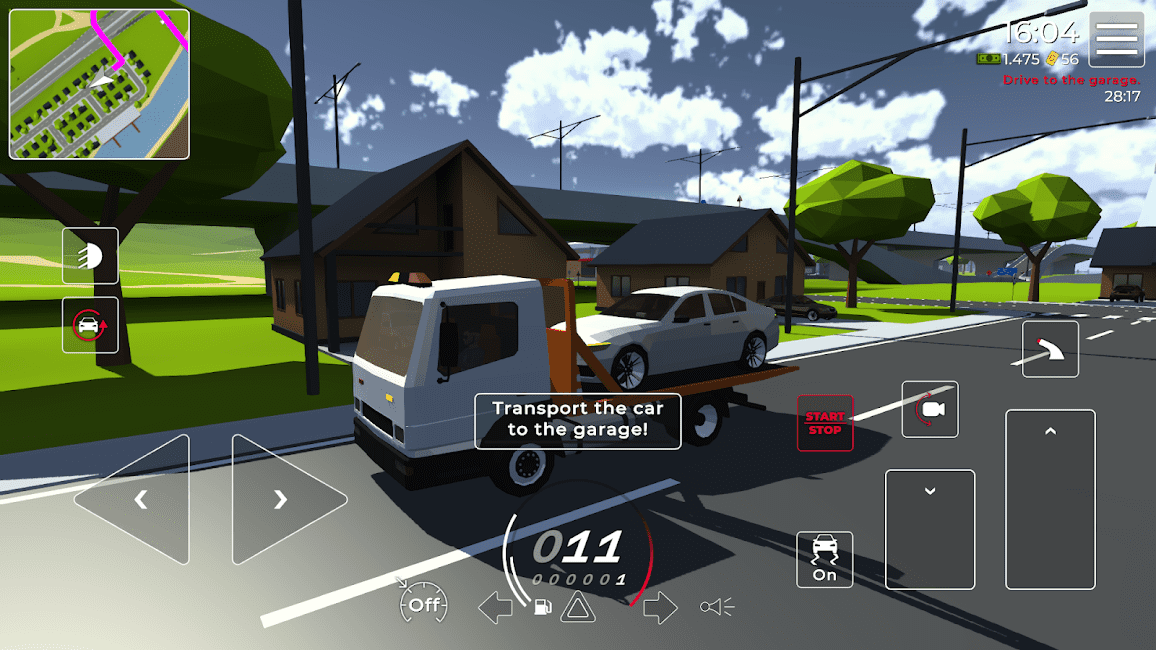Tap the accelerator pedal with up chevron
Viewport: 1156px width, 650px height.
[x=1050, y=499]
